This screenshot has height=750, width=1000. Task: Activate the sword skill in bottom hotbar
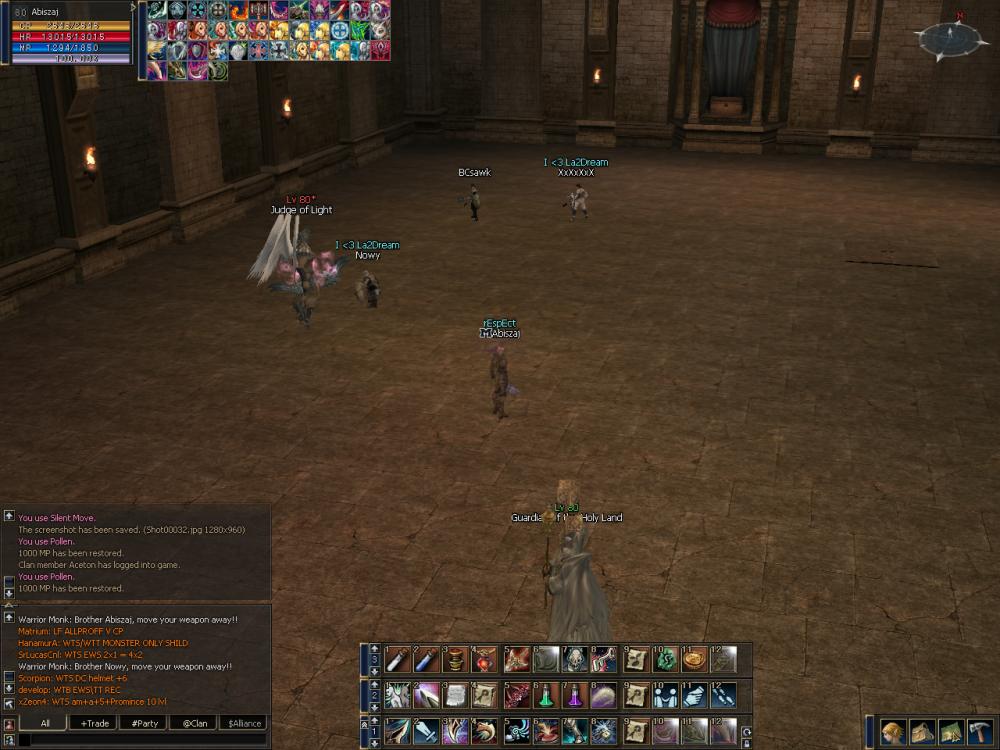coord(427,731)
